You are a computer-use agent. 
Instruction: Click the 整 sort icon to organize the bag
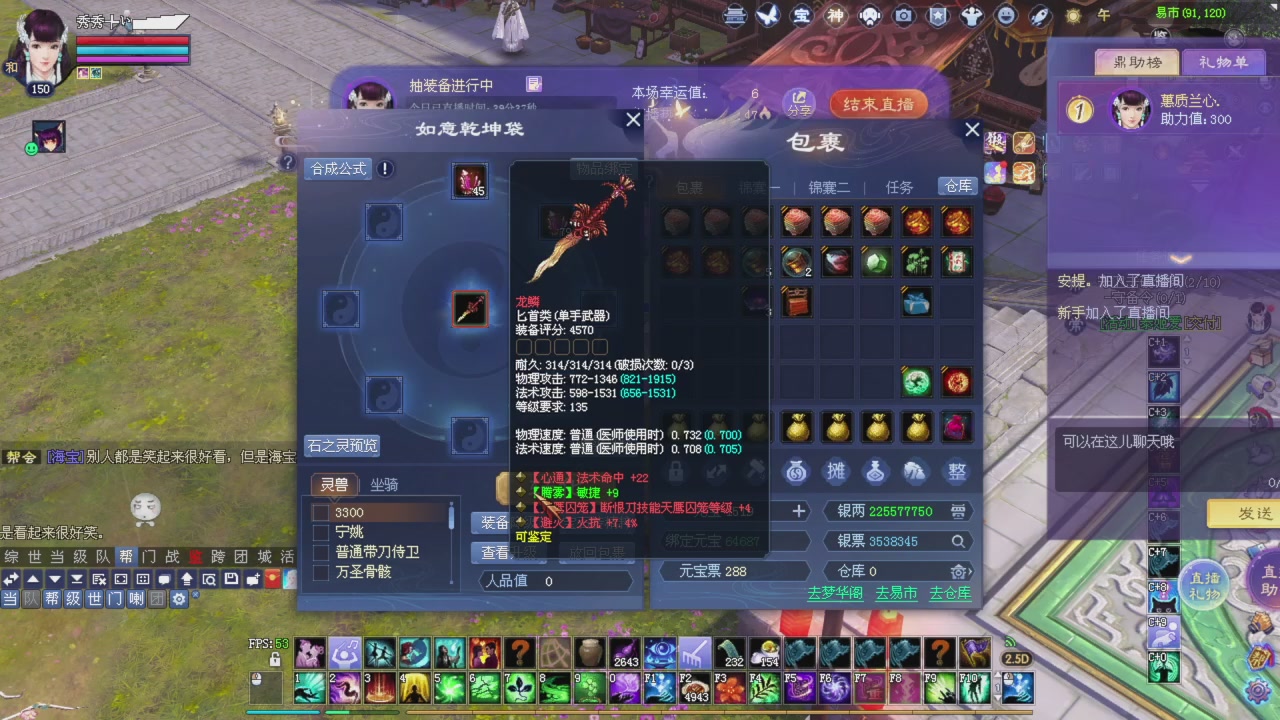955,471
